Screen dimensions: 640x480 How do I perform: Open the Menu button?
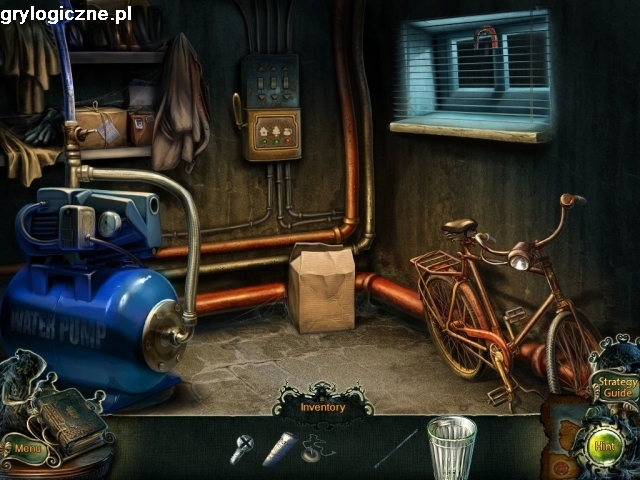[28, 449]
